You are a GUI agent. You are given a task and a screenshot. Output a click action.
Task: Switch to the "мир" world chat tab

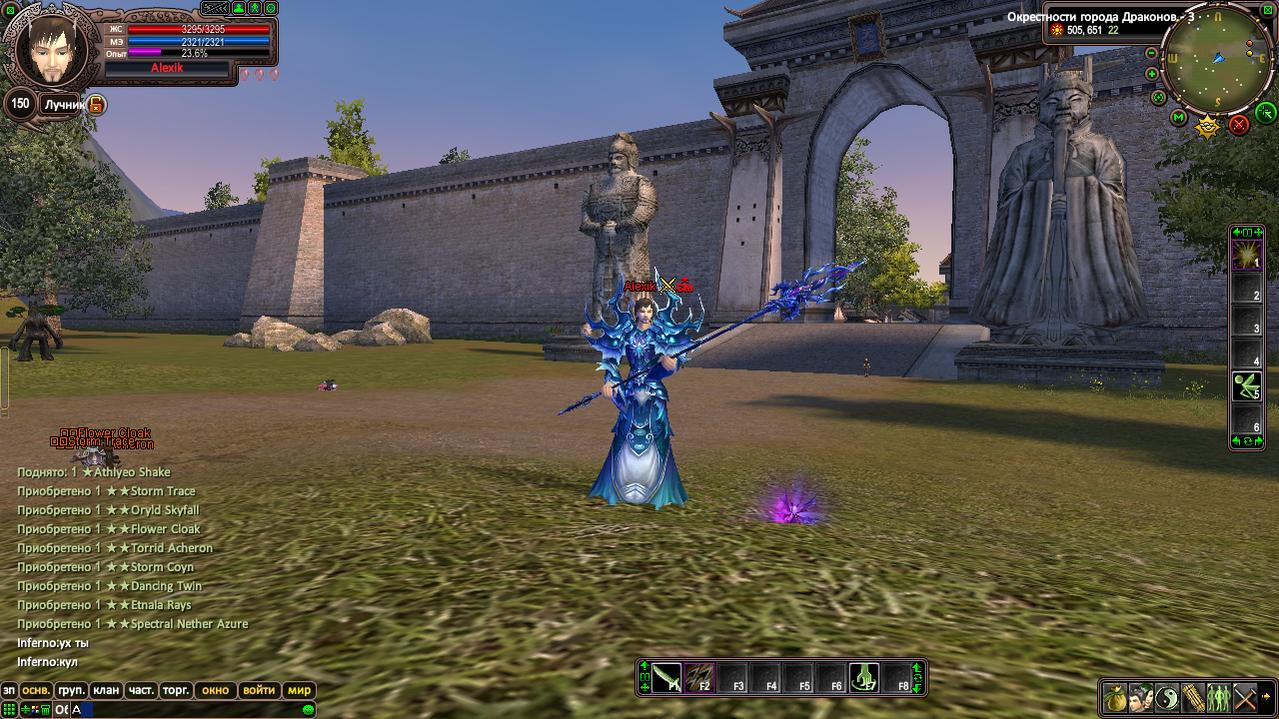pos(299,690)
